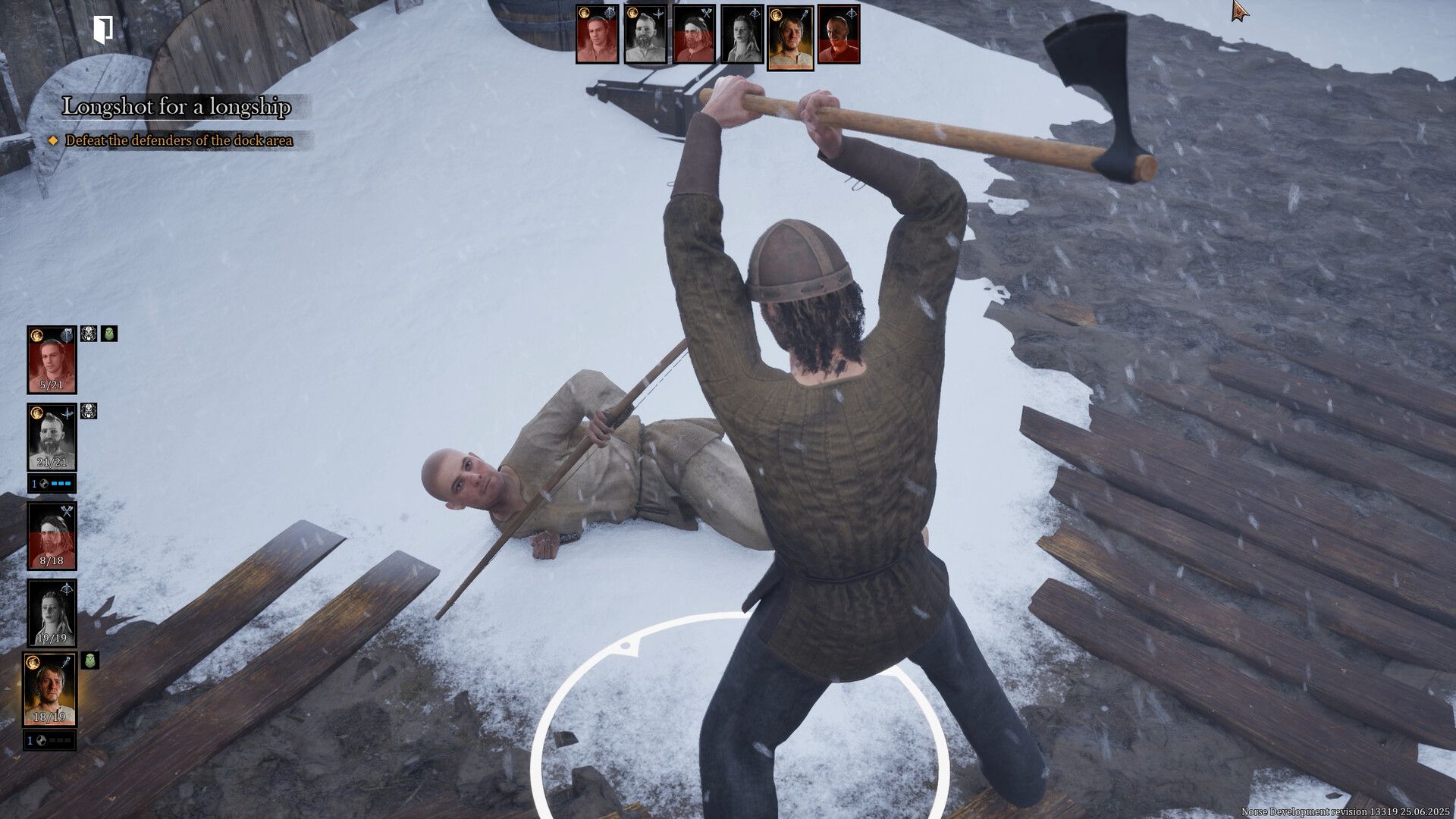Click the bow icon on the second enemy portrait
Screen dimensions: 1456x819
[658, 11]
